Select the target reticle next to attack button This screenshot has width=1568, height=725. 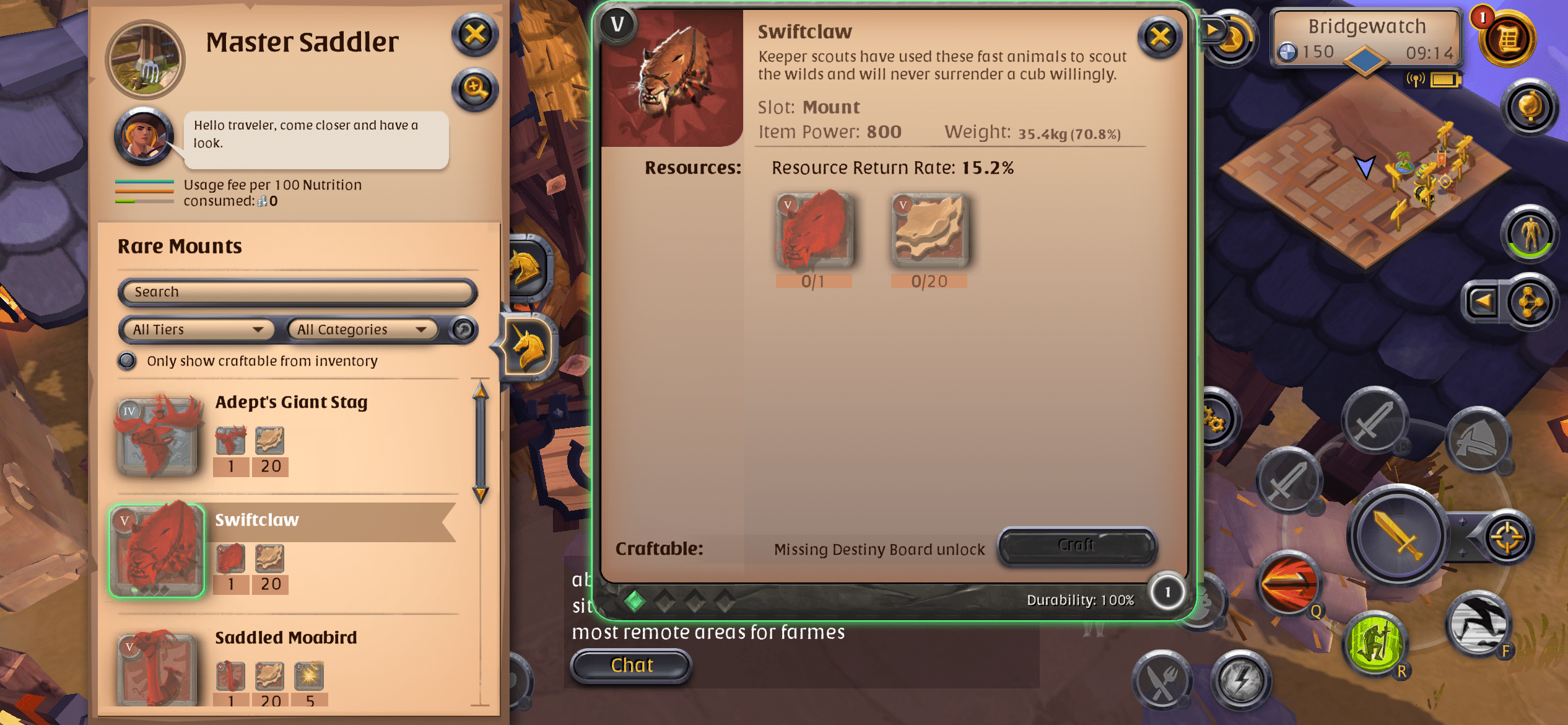coord(1507,536)
